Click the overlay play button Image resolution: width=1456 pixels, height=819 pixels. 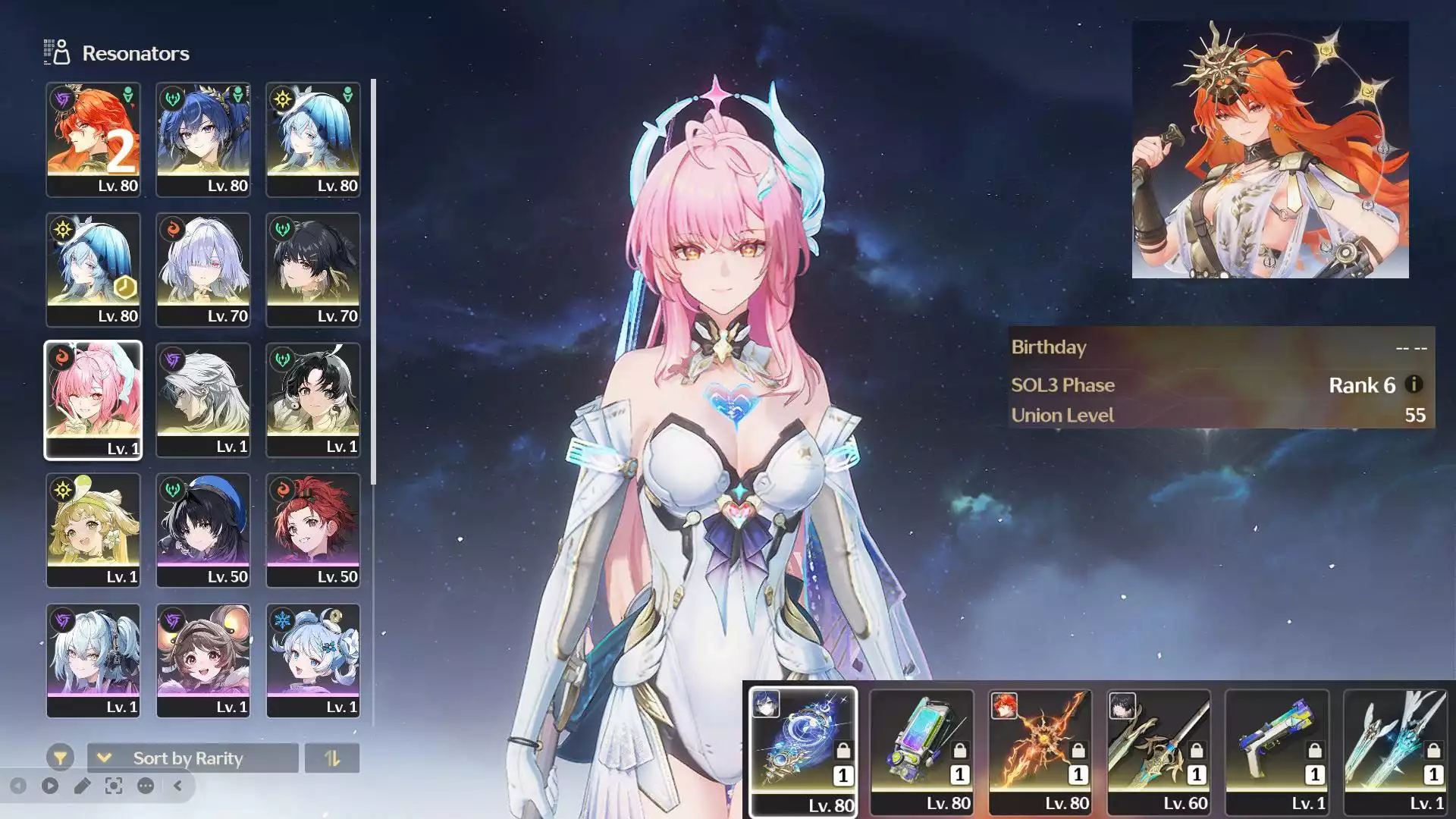50,786
